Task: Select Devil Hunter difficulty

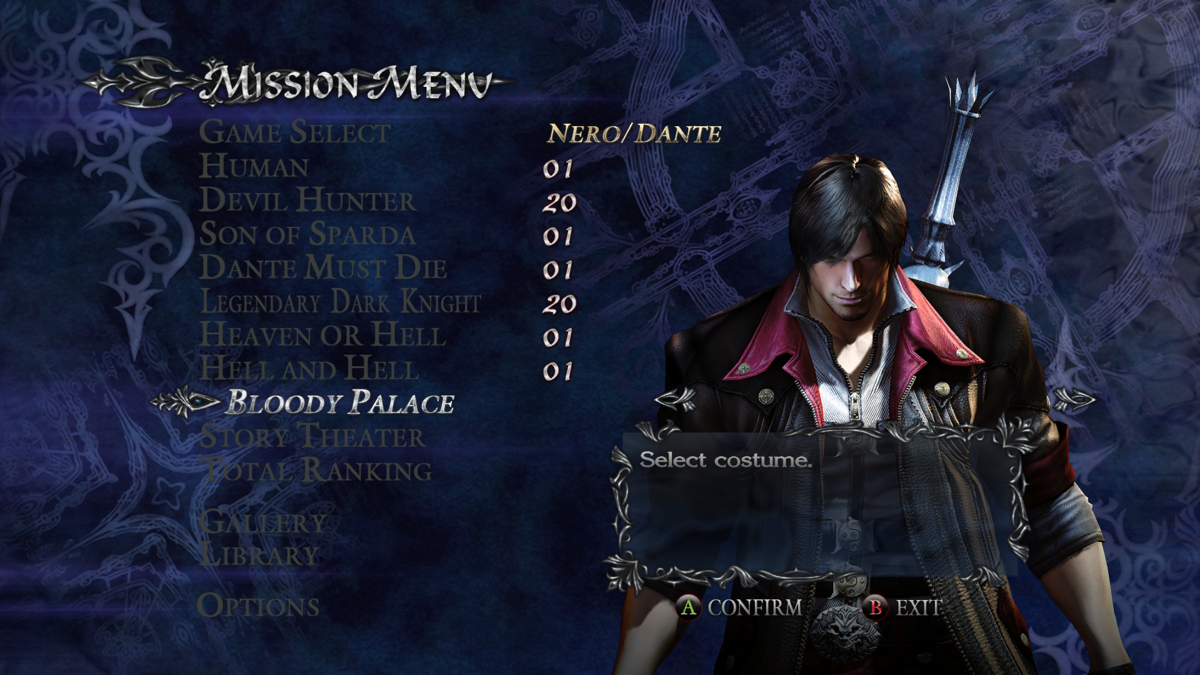Action: [x=307, y=200]
